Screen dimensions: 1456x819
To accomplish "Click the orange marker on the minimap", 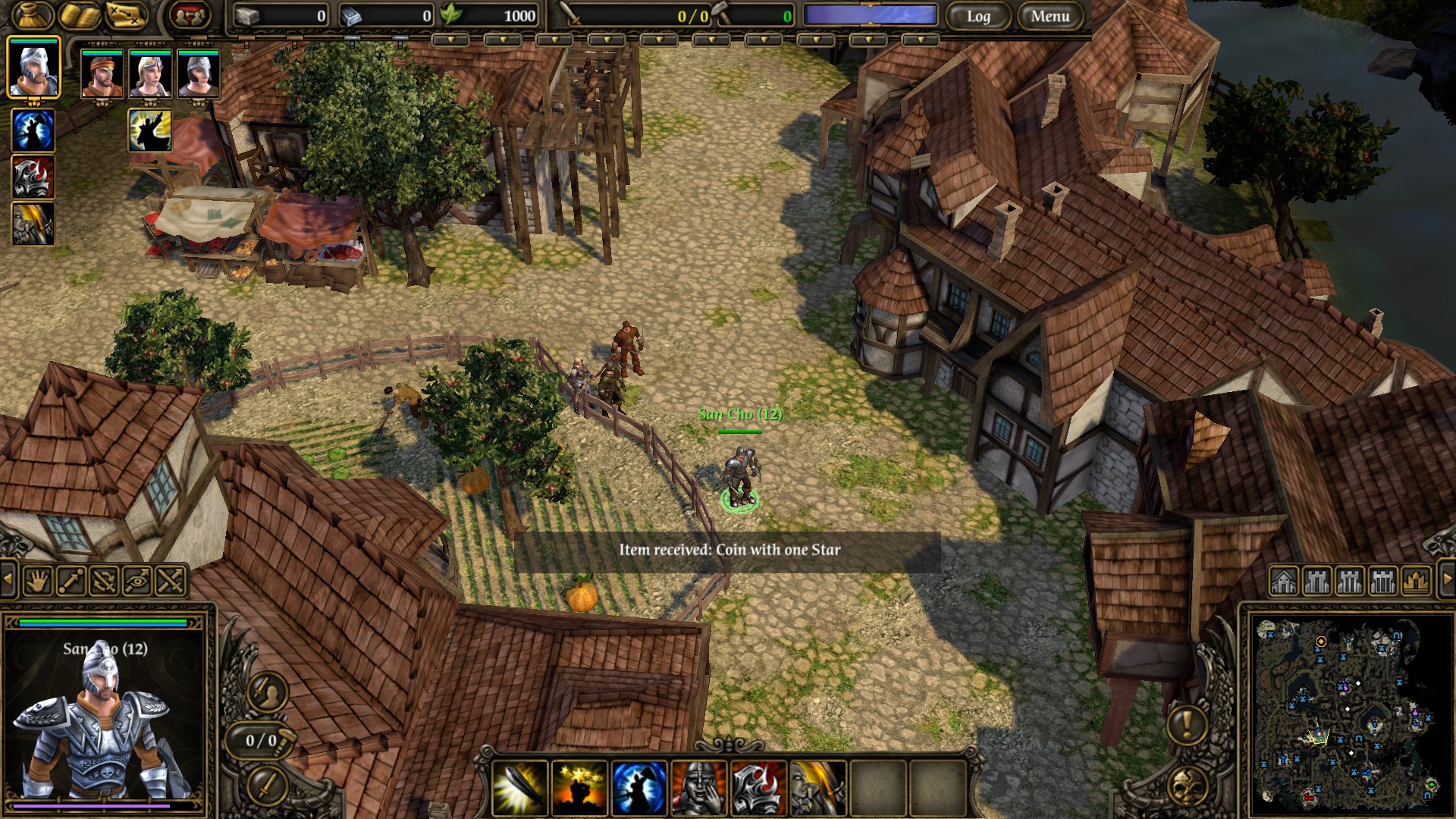I will click(1321, 642).
